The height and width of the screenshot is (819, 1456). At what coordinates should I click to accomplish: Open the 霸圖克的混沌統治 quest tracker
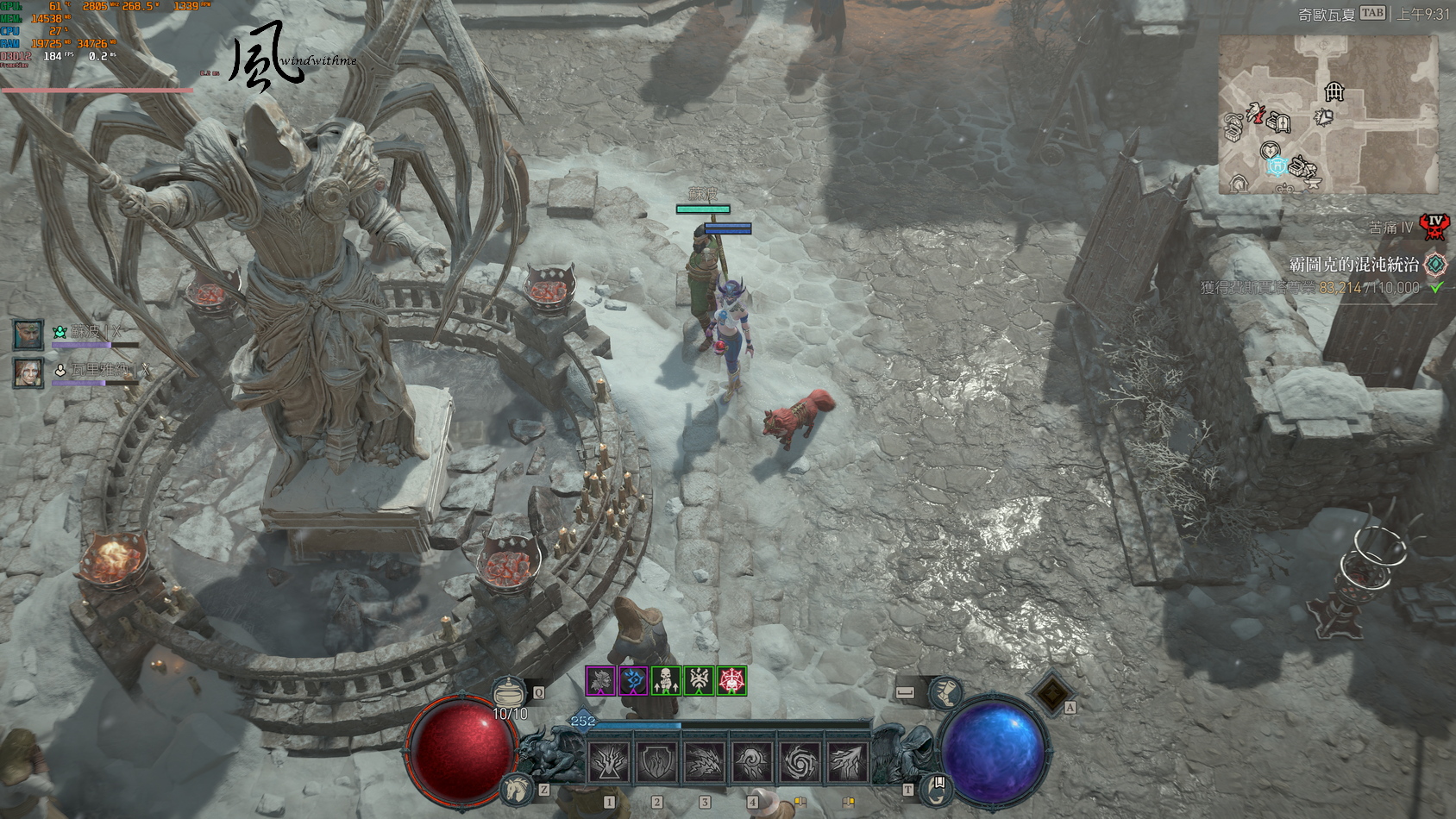click(x=1354, y=265)
